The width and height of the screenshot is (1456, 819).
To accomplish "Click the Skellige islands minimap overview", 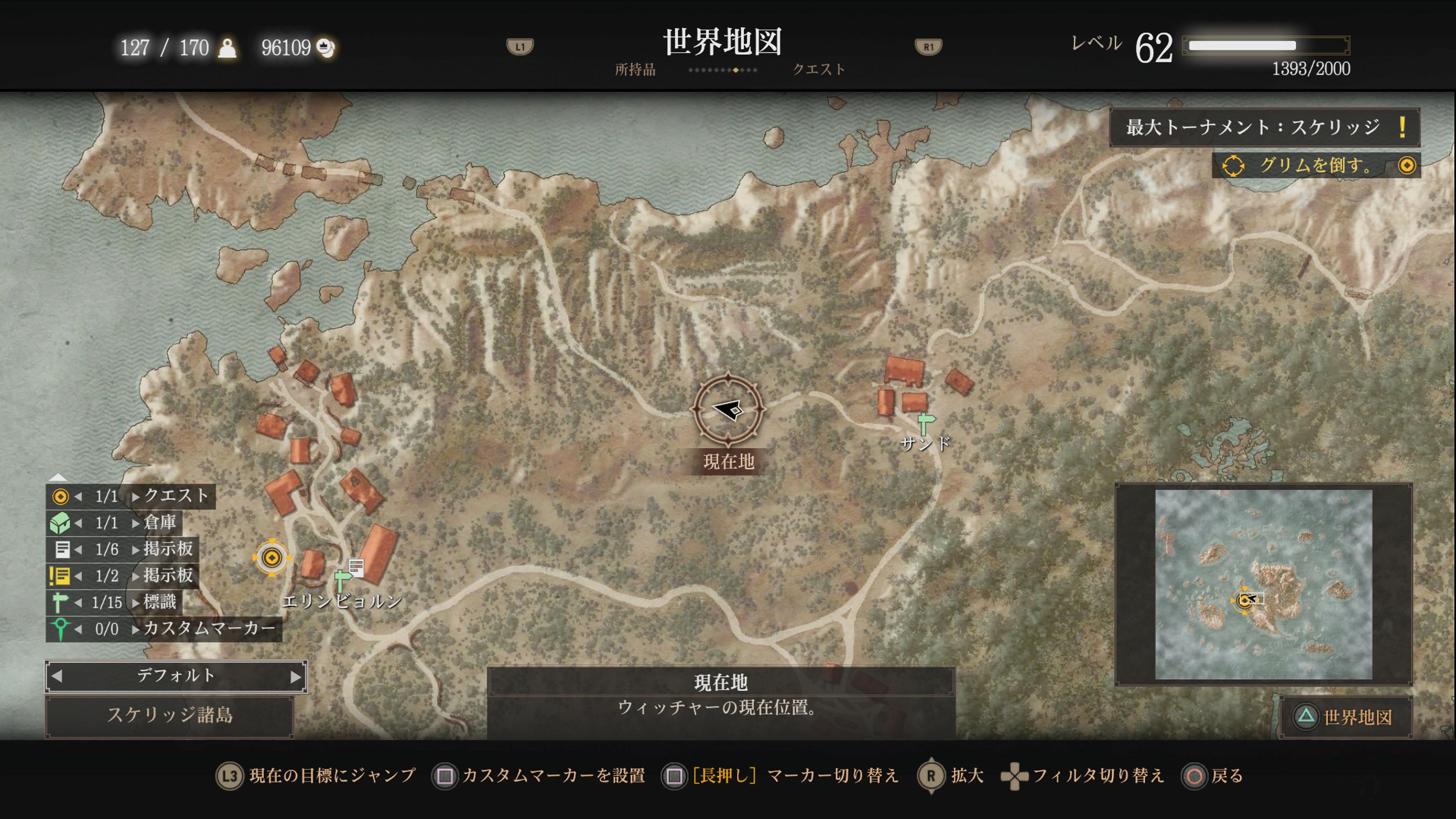I will coord(1263,584).
